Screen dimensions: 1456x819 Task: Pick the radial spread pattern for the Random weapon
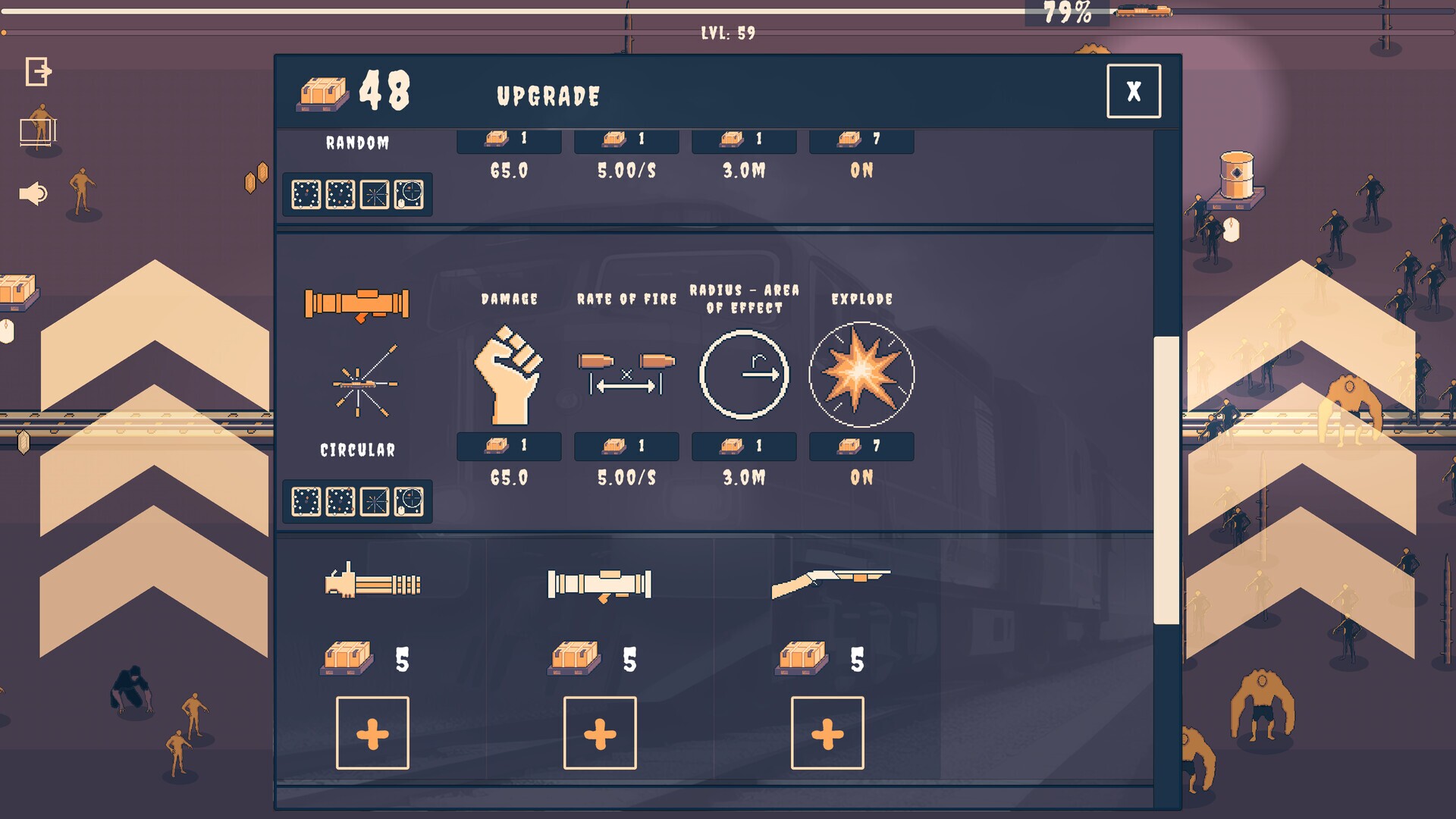point(374,196)
